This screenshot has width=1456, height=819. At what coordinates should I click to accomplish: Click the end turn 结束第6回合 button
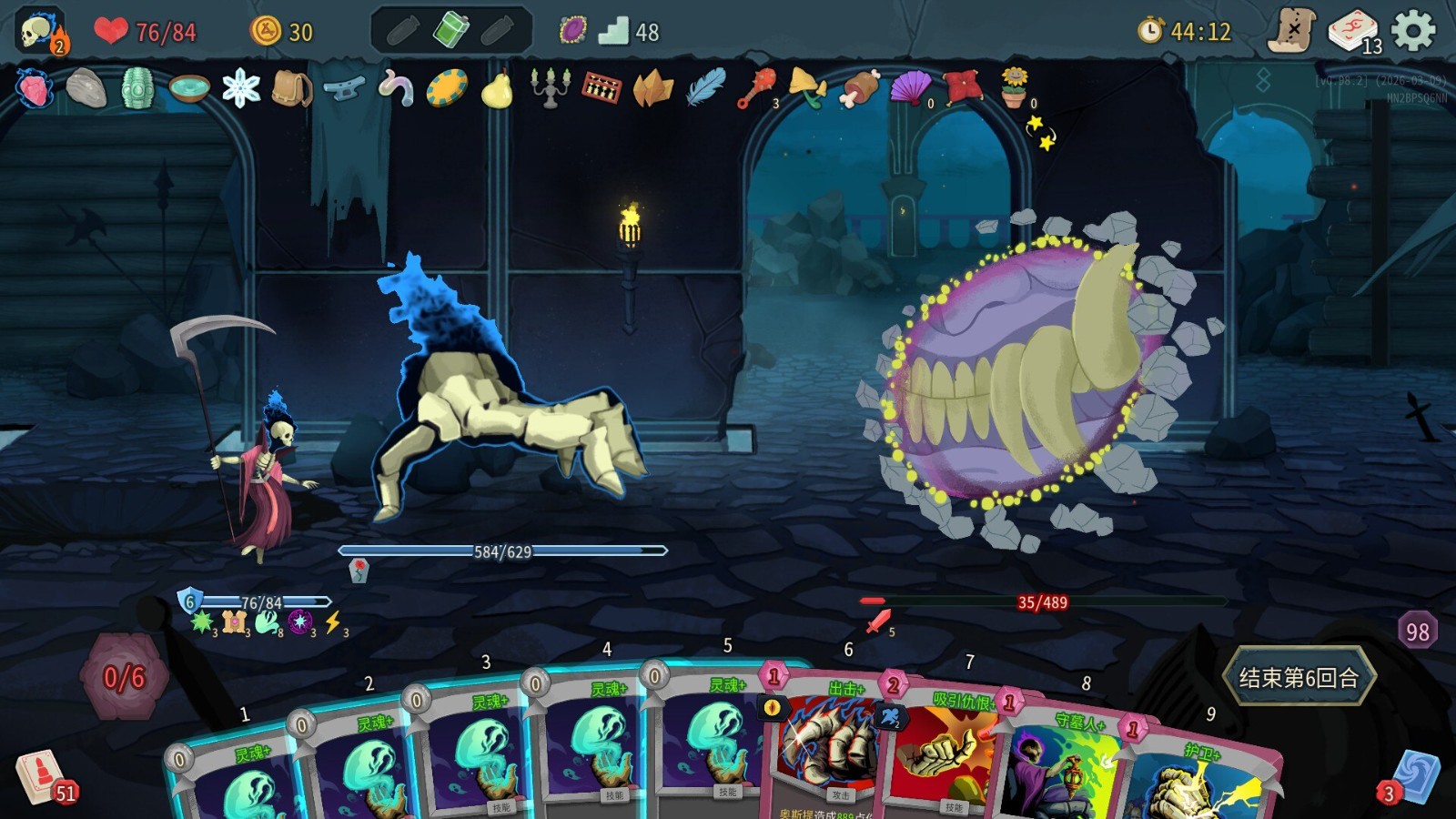point(1299,677)
